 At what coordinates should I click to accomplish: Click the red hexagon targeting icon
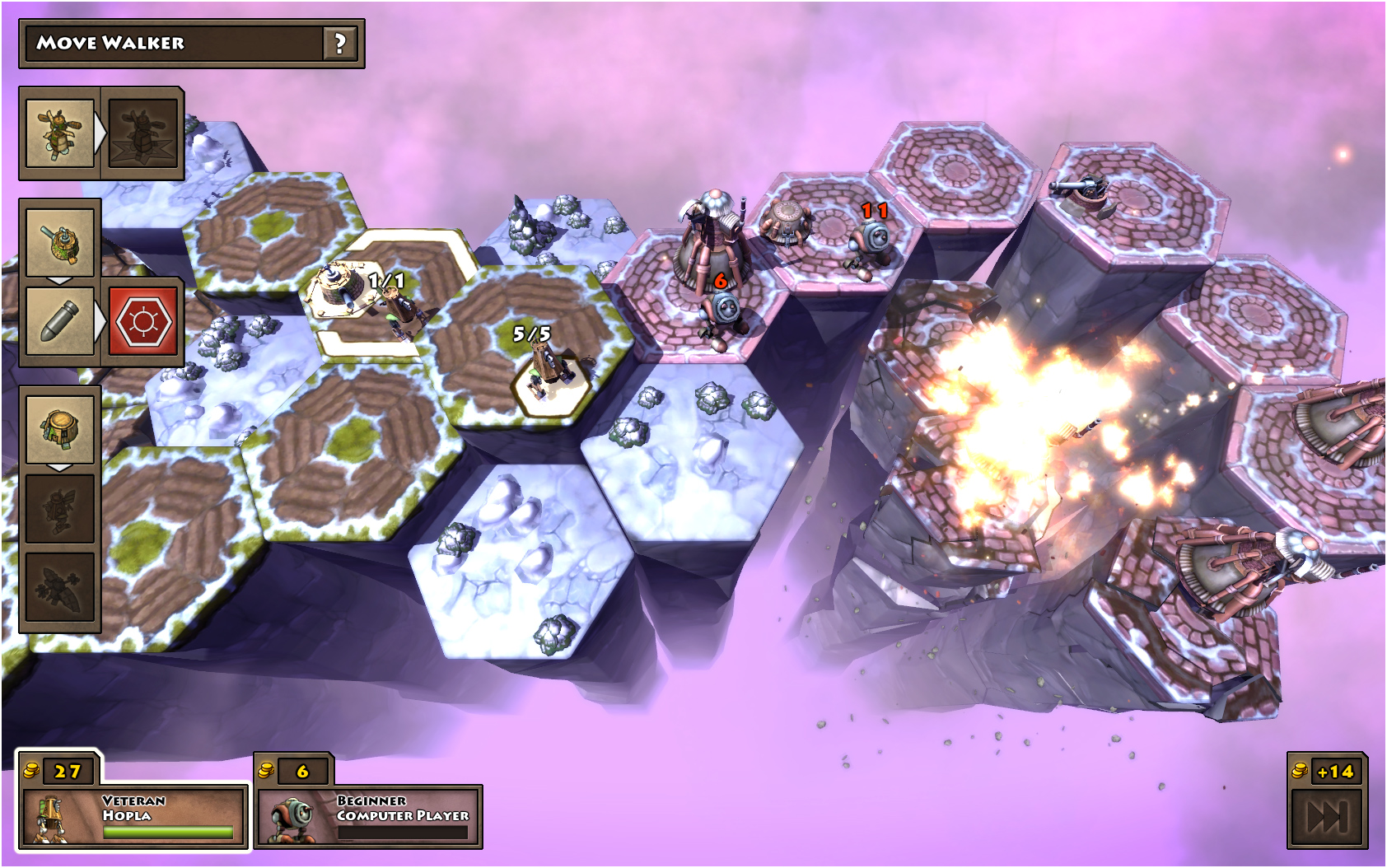143,321
